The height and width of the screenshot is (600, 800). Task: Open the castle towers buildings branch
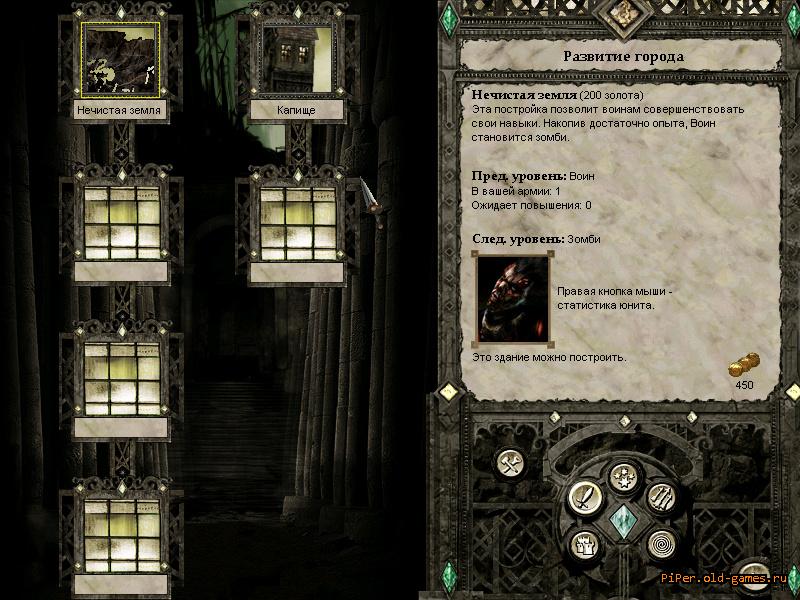pyautogui.click(x=583, y=545)
